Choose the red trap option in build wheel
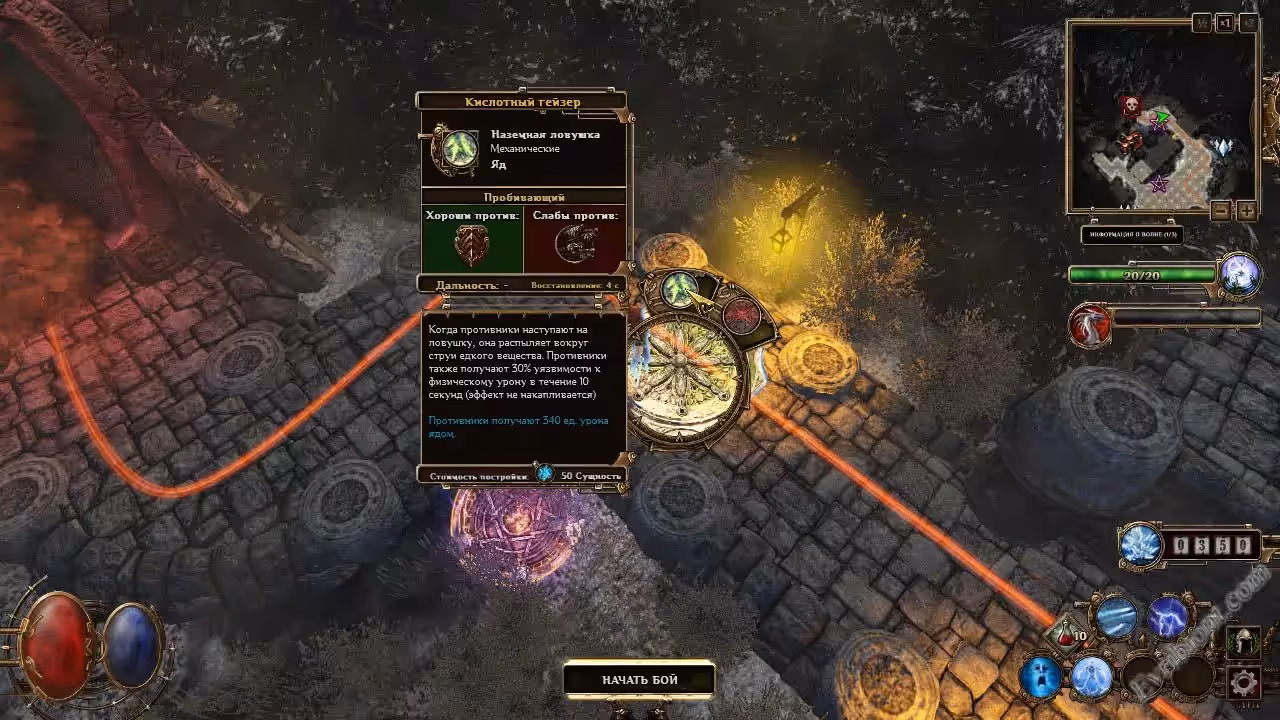The image size is (1280, 720). (x=742, y=314)
